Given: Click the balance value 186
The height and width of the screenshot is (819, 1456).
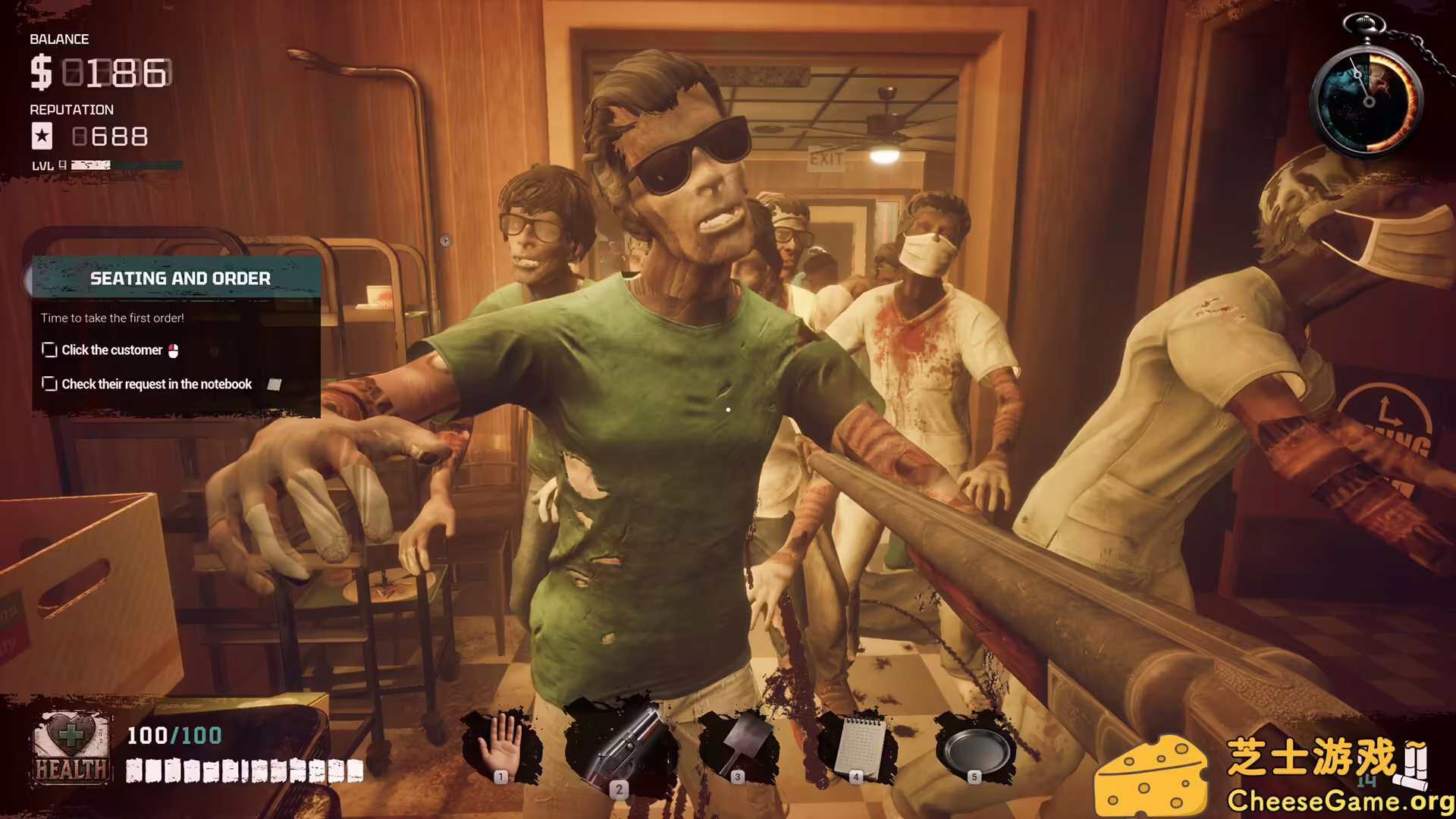Looking at the screenshot, I should 118,74.
